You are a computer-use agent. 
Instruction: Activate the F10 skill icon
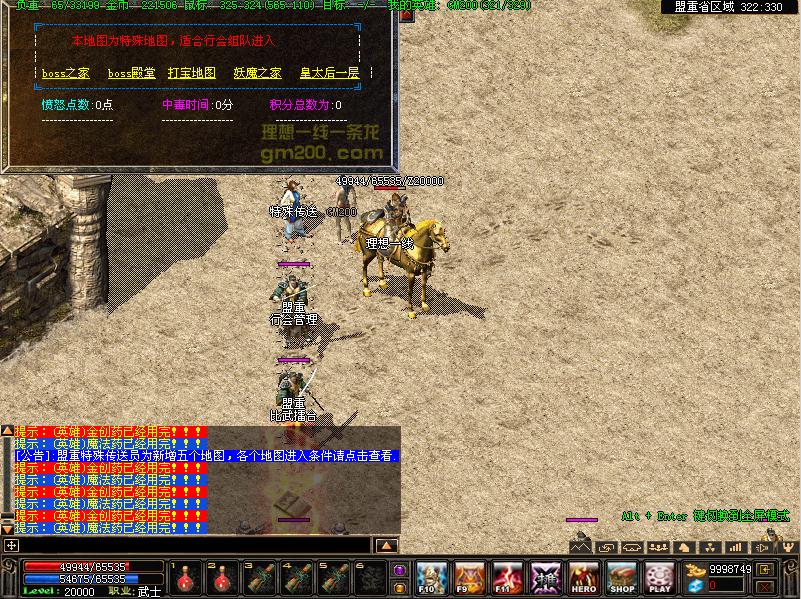click(x=431, y=577)
